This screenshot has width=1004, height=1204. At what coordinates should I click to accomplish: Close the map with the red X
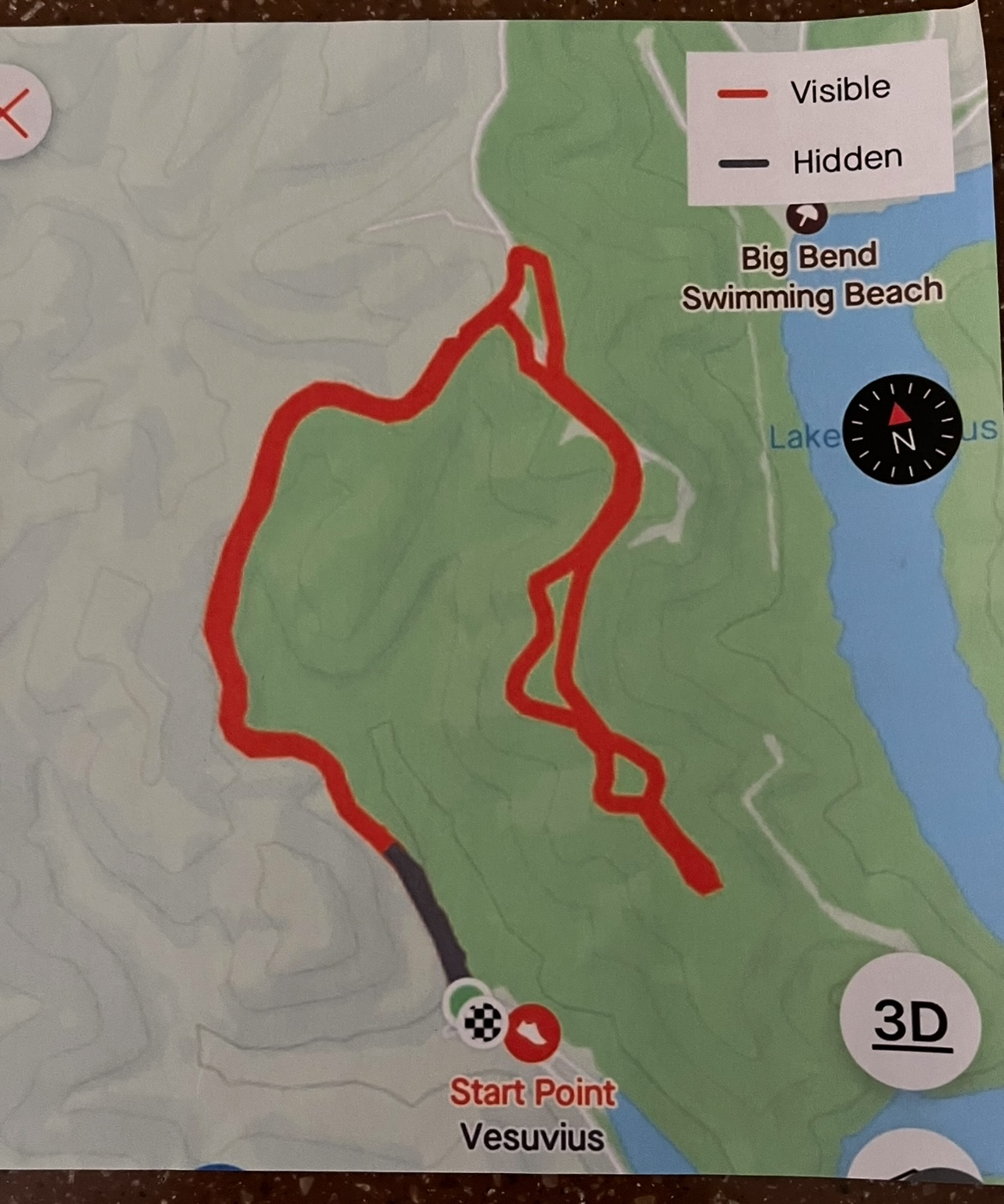[17, 112]
